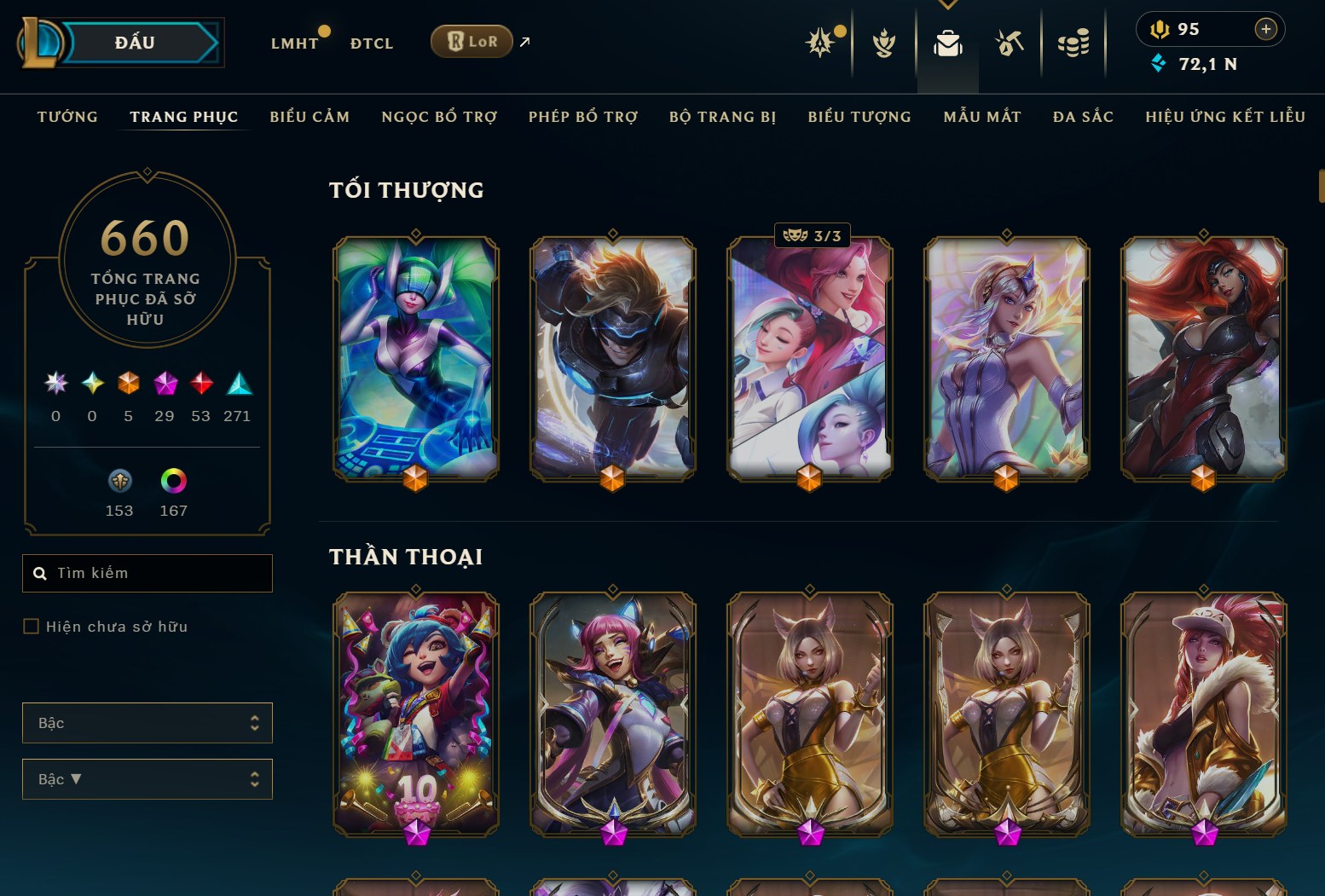Click the ultimate star rarity icon showing 0
The width and height of the screenshot is (1325, 896).
click(x=55, y=385)
